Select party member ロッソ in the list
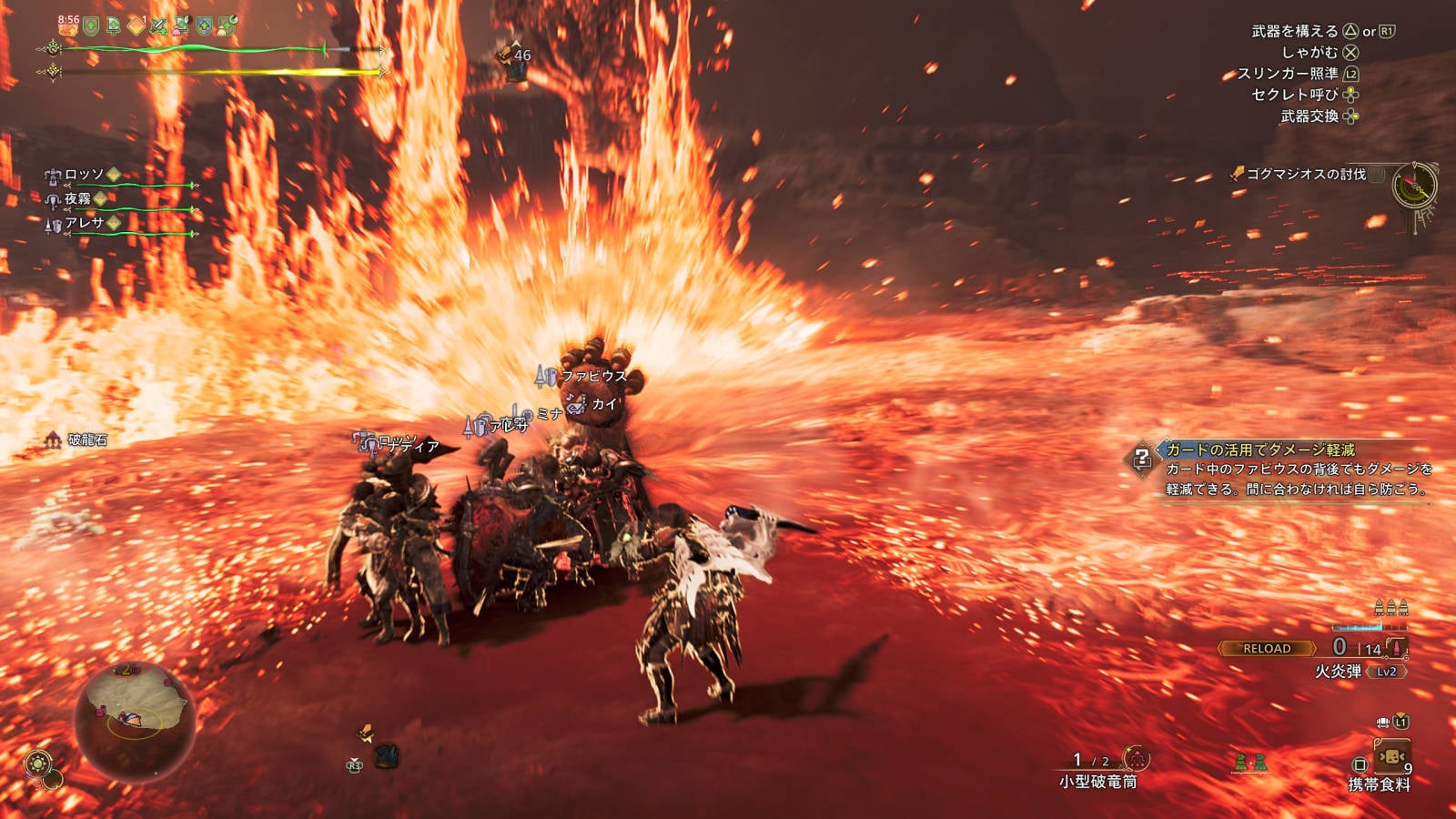 tap(84, 174)
